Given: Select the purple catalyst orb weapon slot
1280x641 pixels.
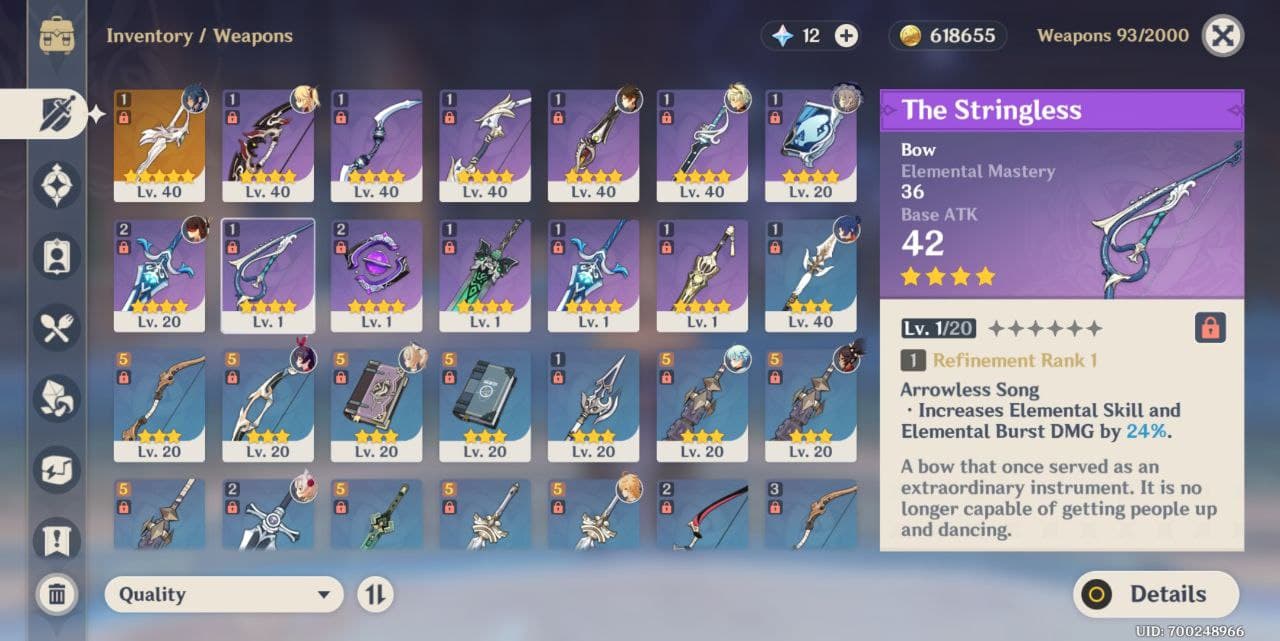Looking at the screenshot, I should pyautogui.click(x=377, y=276).
